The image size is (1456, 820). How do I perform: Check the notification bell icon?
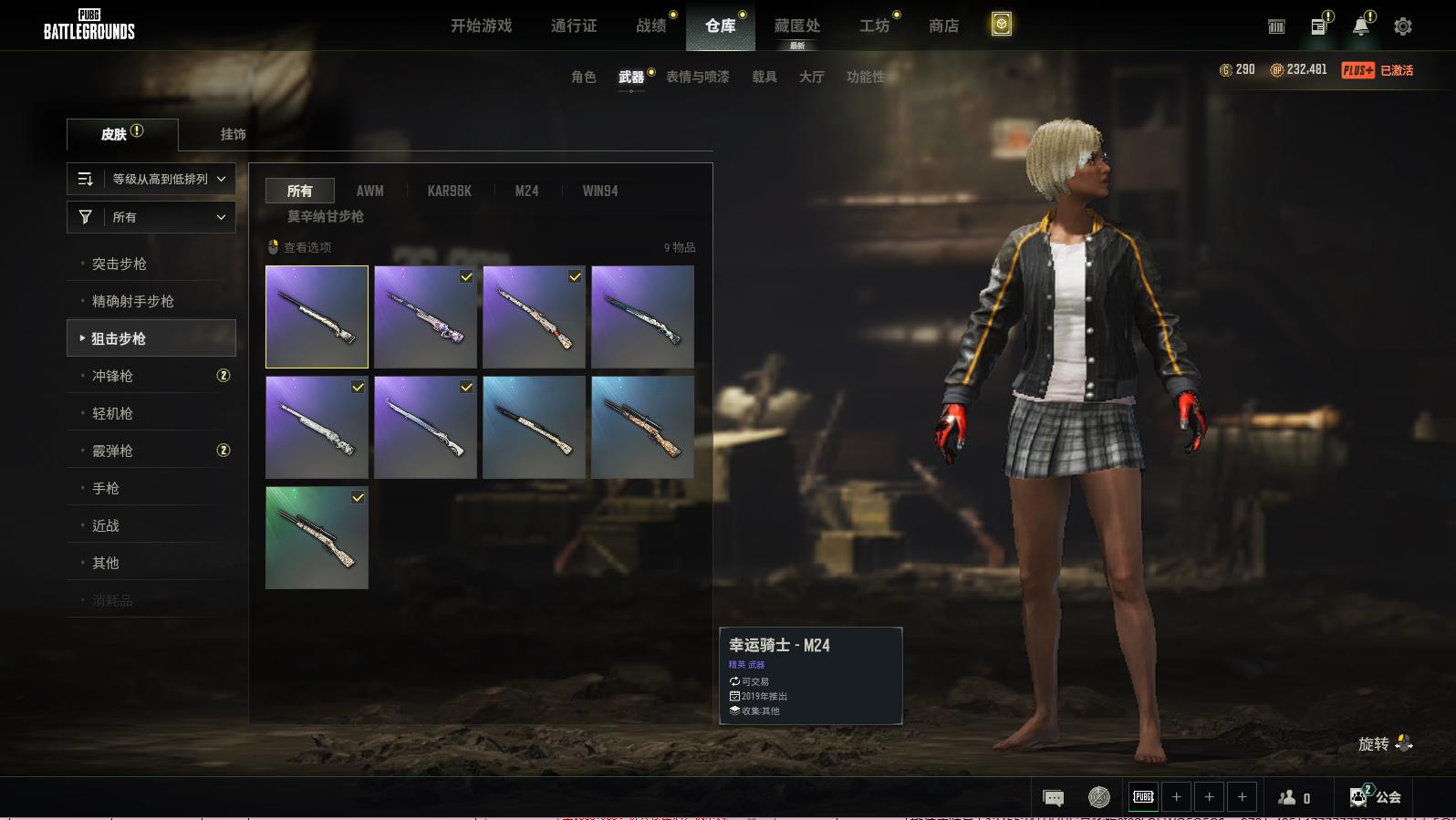click(1360, 26)
